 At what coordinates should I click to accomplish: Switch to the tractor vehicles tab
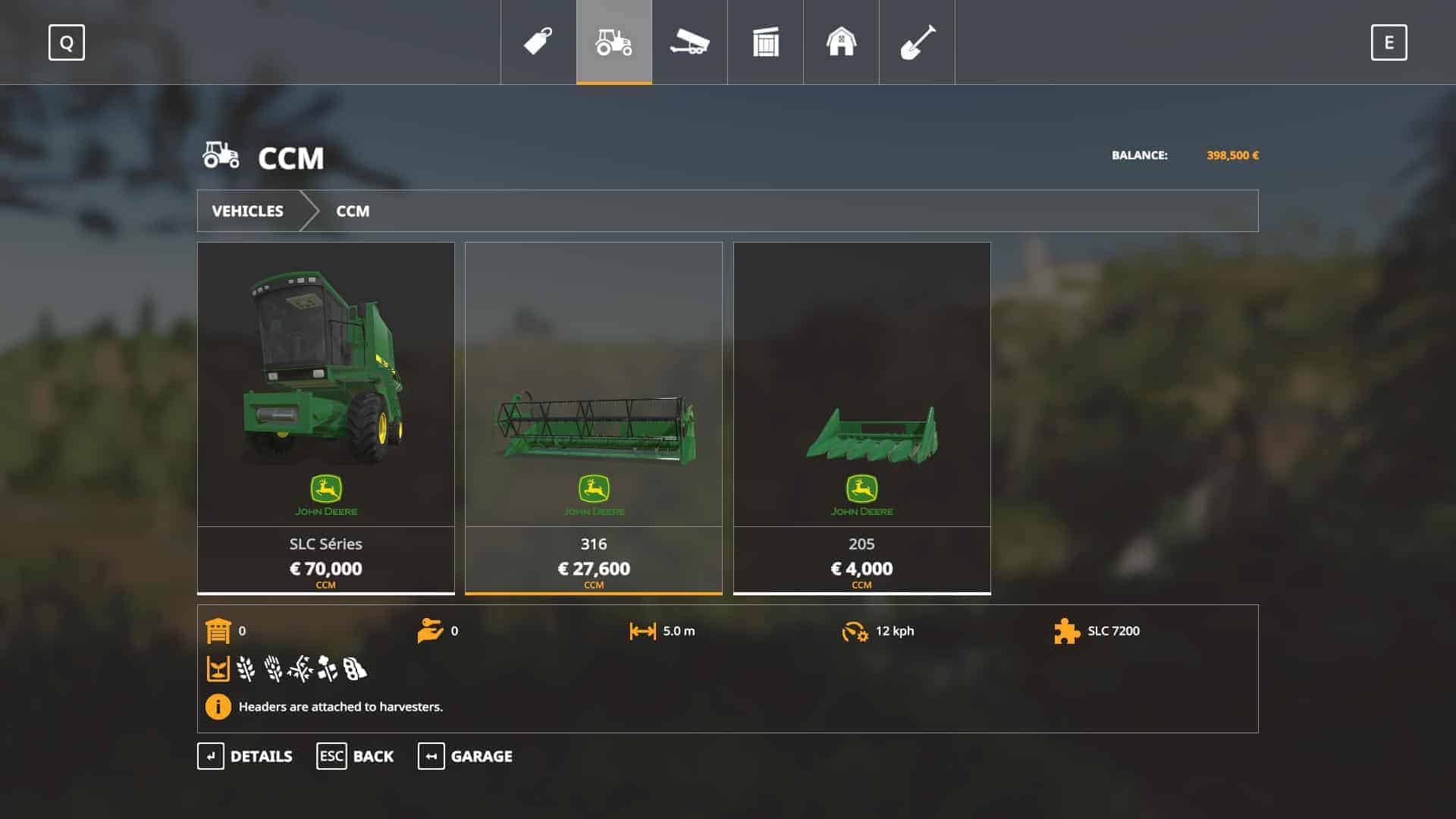point(614,42)
